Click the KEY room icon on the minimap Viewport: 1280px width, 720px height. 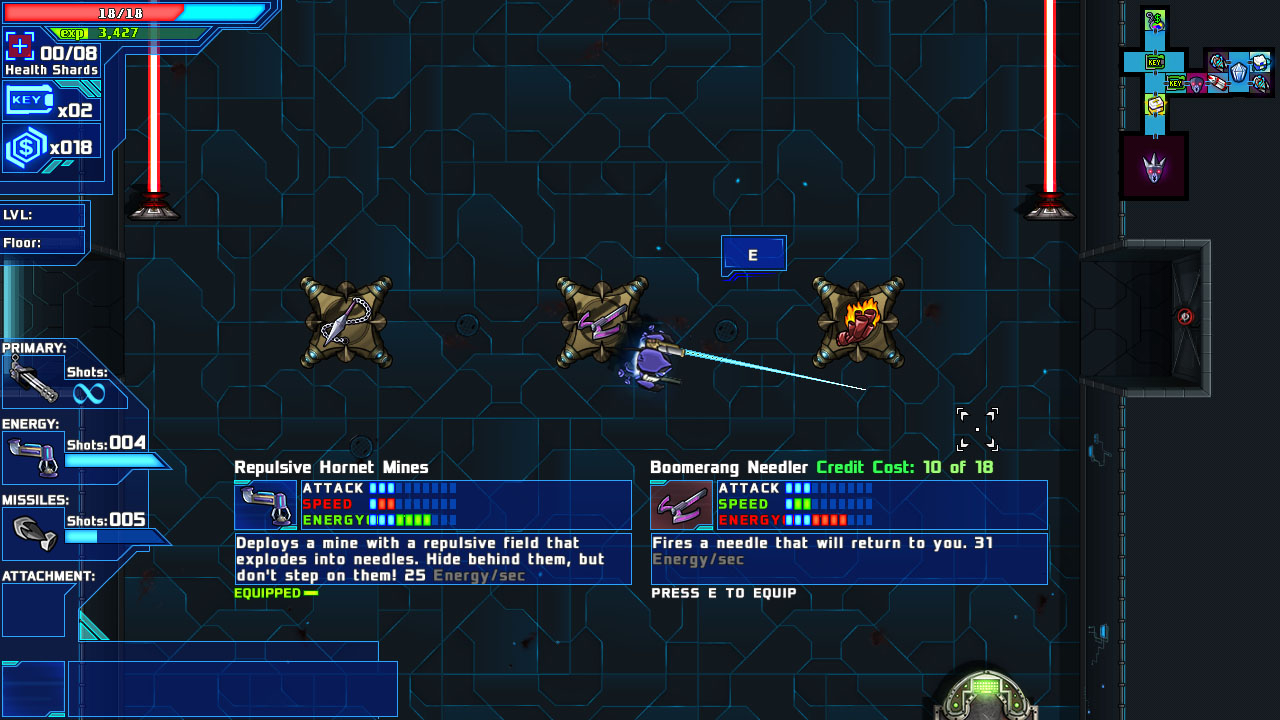coord(1153,60)
